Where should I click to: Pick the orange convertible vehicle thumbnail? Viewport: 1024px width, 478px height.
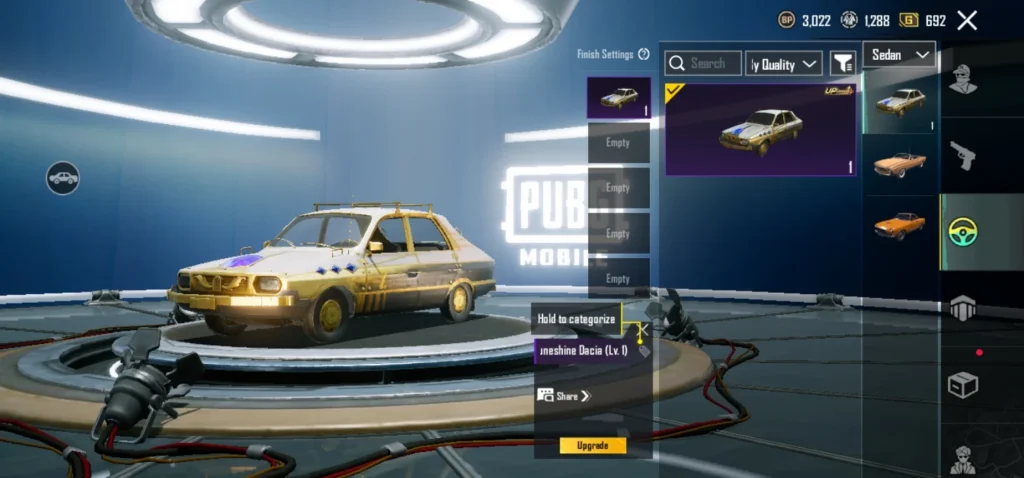click(900, 164)
